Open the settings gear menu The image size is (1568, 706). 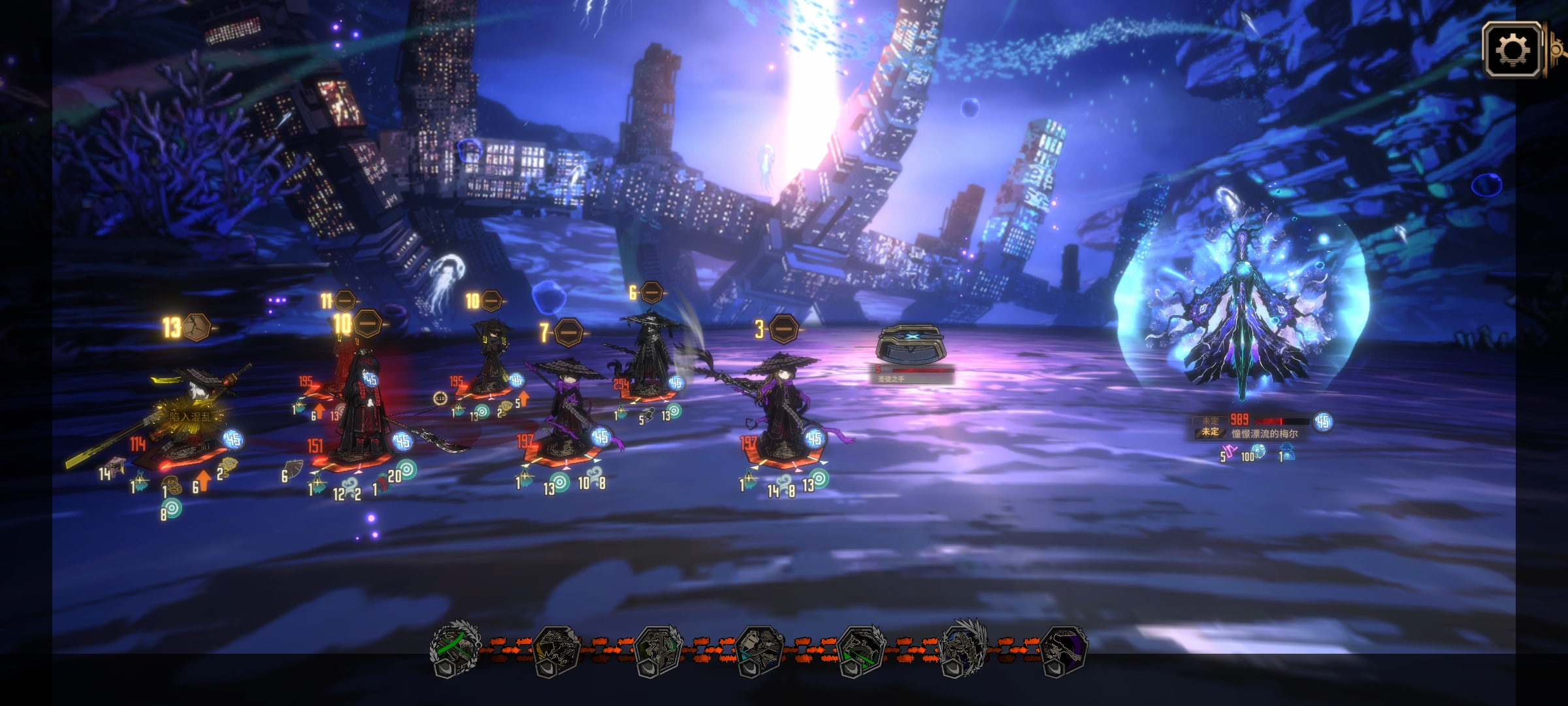pyautogui.click(x=1512, y=50)
